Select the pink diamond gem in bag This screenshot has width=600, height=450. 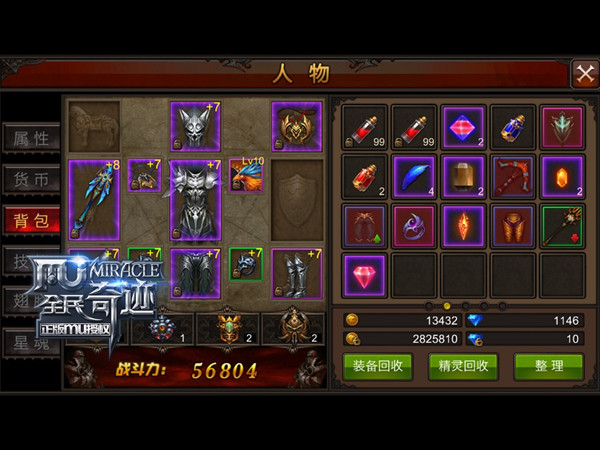tap(364, 274)
